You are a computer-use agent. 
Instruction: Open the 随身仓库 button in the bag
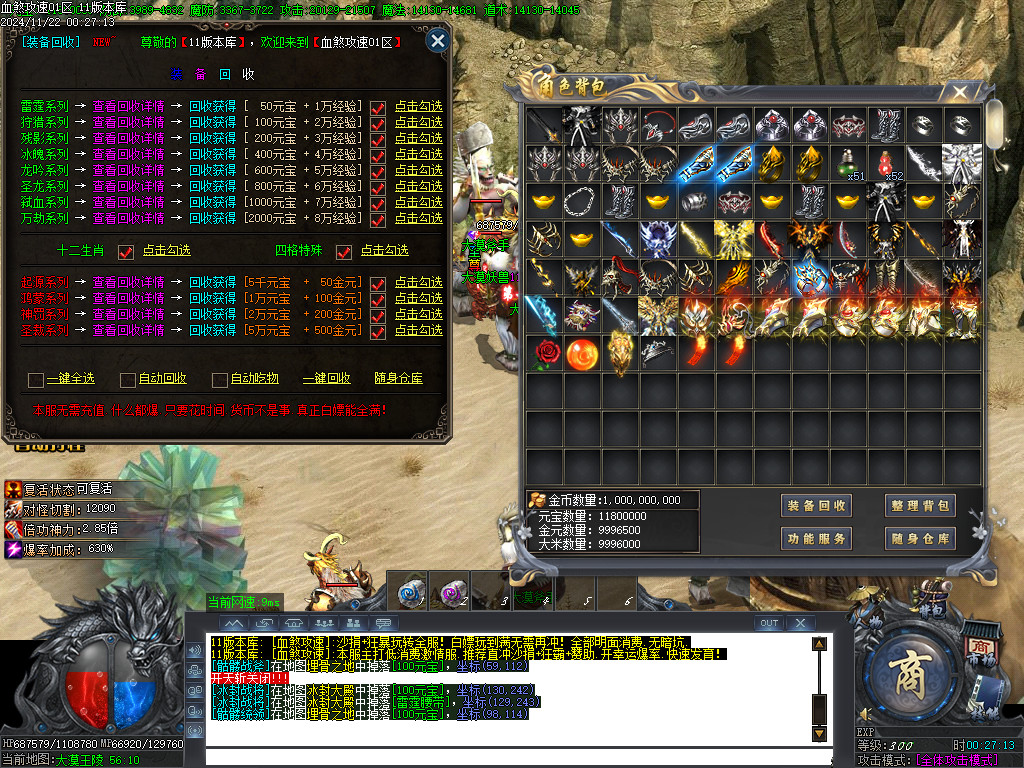pyautogui.click(x=920, y=539)
